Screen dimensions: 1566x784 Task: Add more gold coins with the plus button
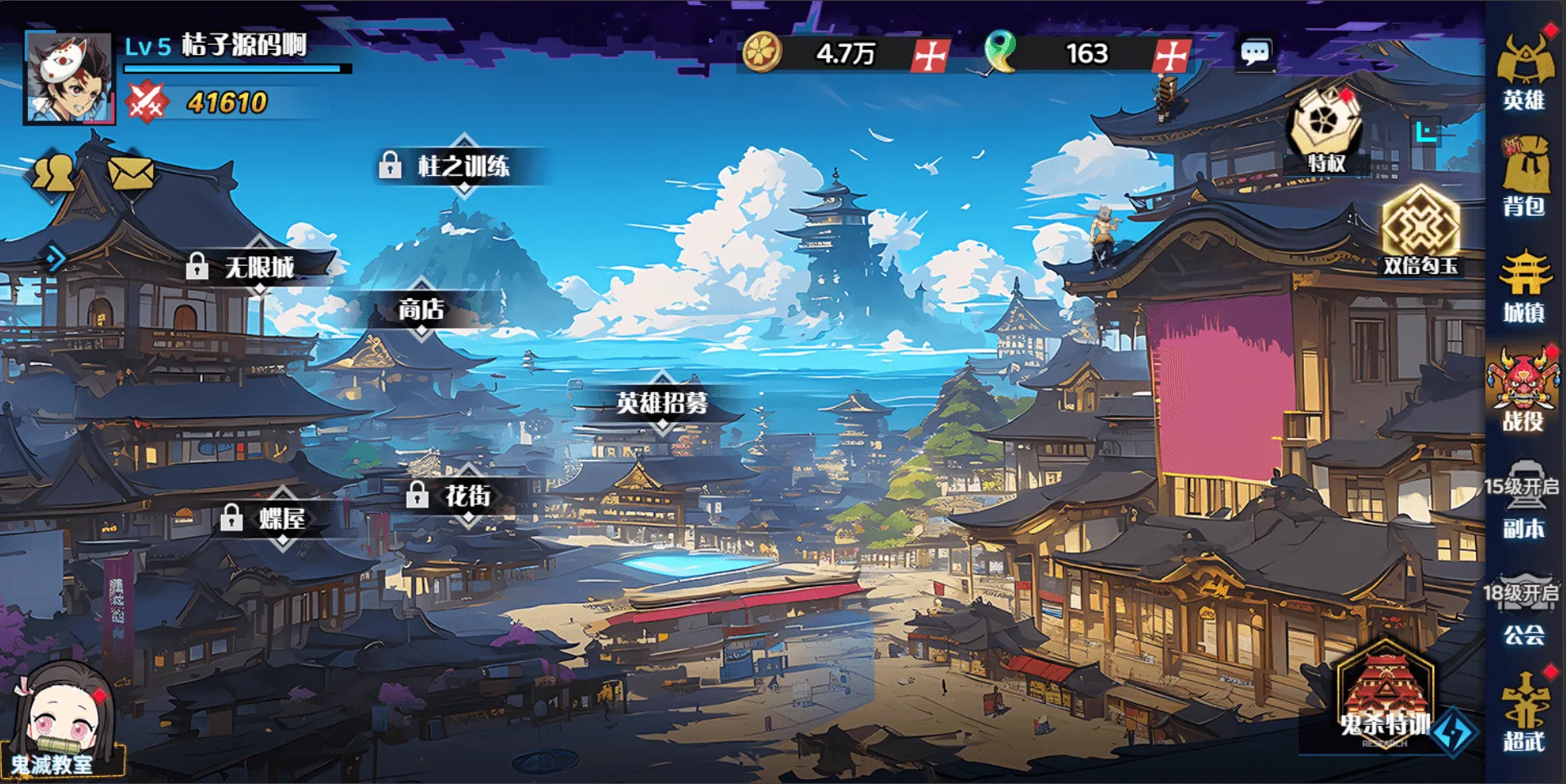pos(931,56)
